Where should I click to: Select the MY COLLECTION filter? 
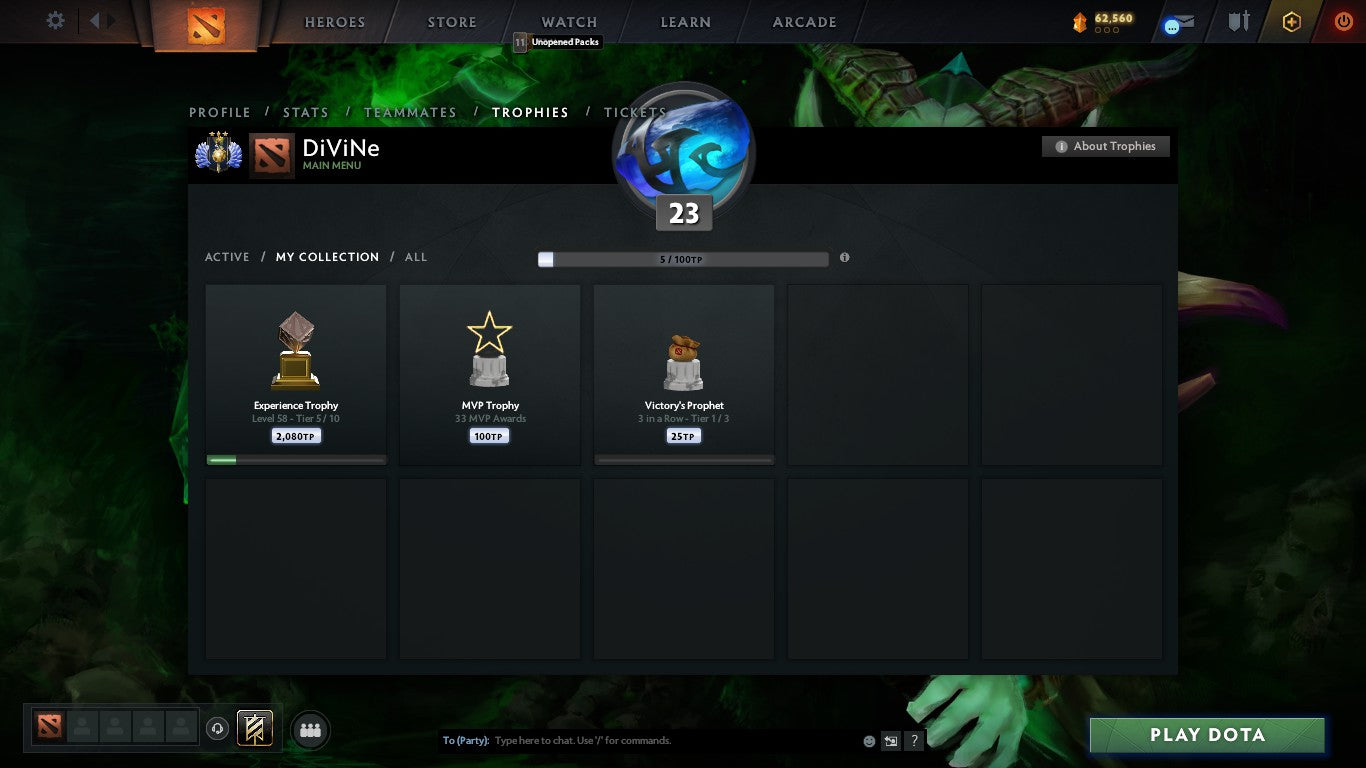(x=327, y=257)
